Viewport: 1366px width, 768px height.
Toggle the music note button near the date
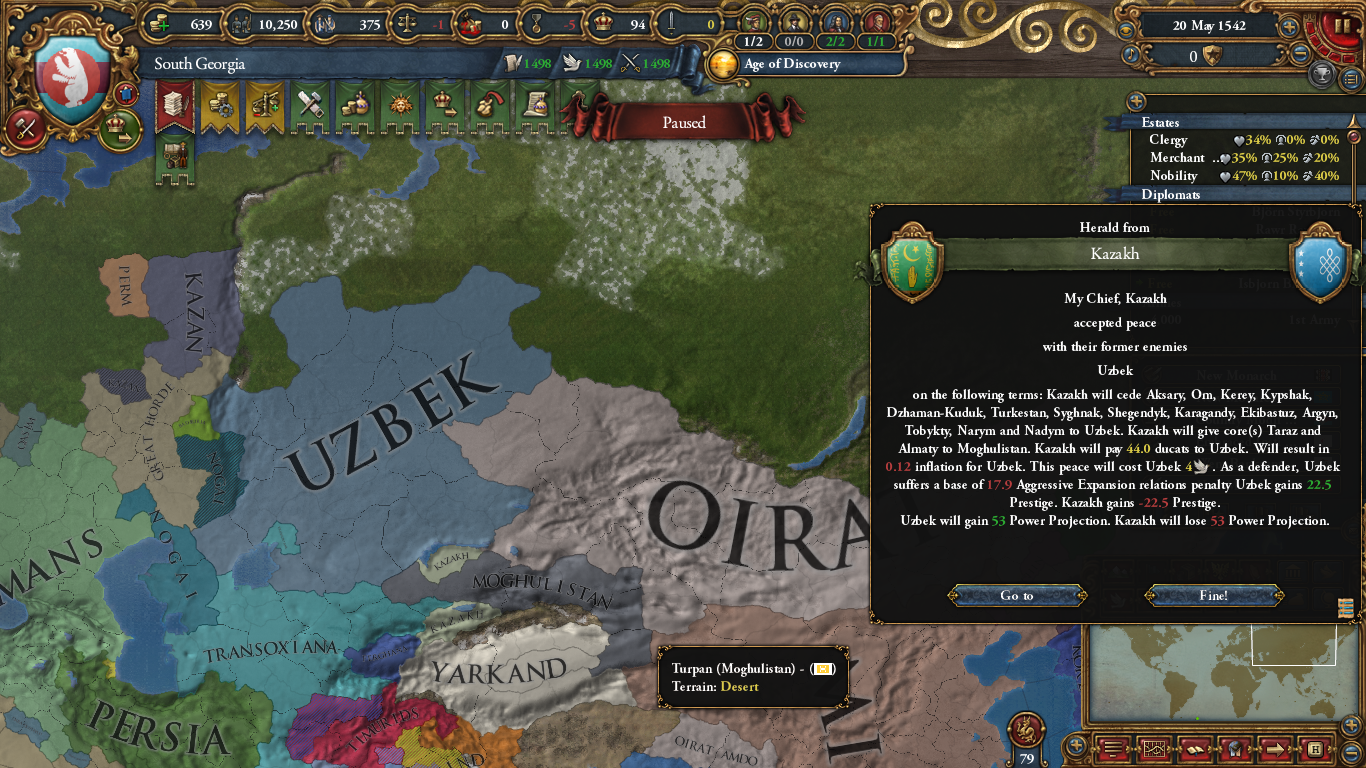(1131, 54)
